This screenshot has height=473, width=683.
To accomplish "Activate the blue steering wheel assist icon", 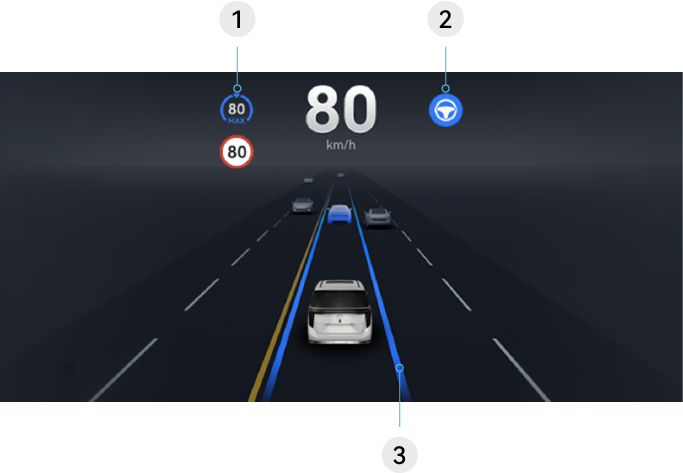I will click(x=445, y=111).
